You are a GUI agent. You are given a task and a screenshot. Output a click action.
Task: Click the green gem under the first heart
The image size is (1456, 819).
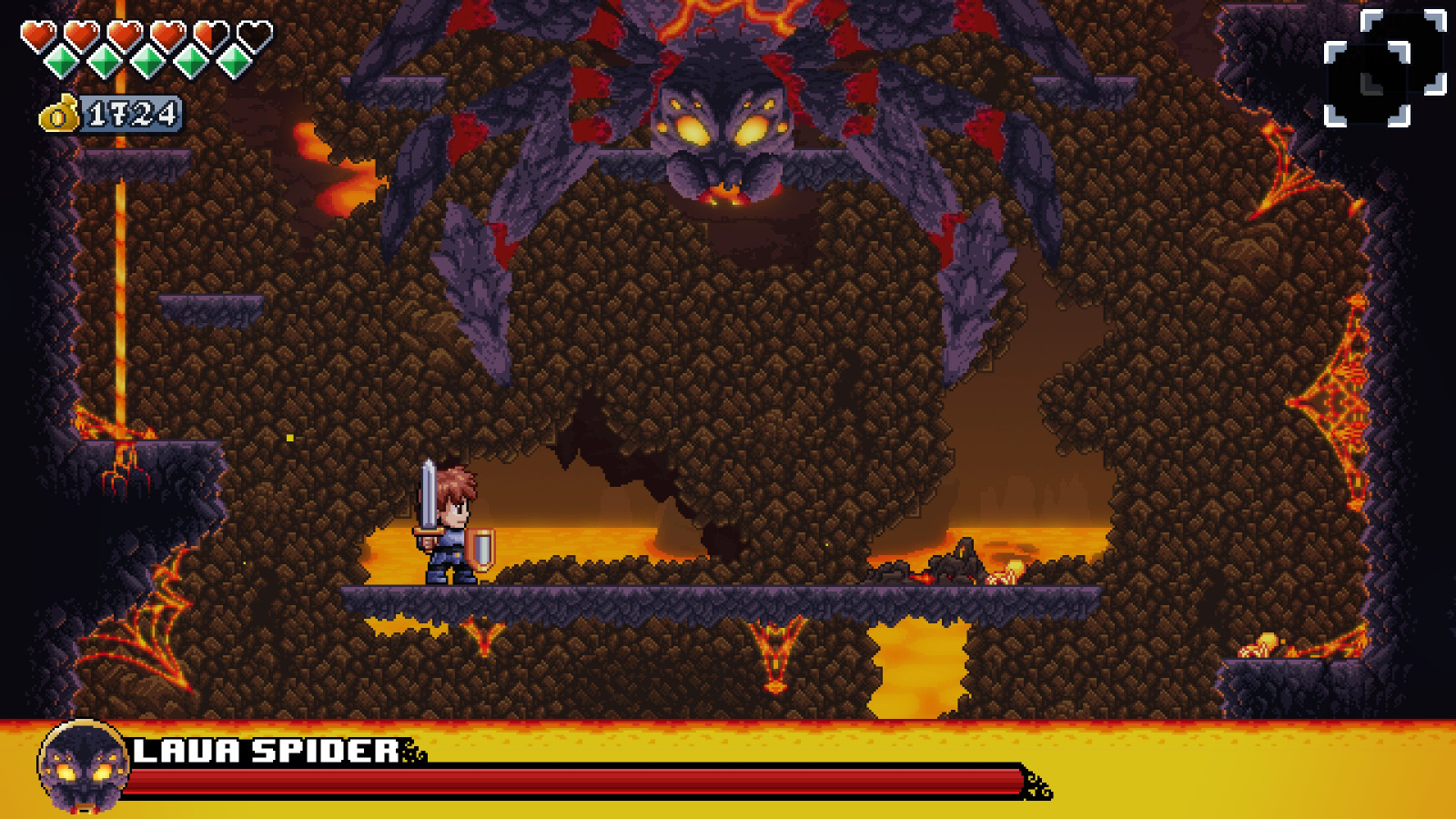coord(59,59)
